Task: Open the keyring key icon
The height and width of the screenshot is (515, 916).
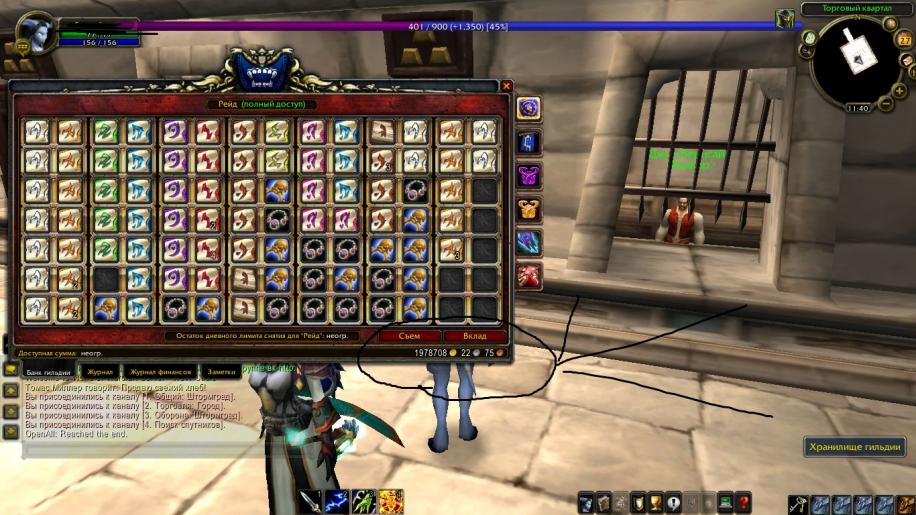Action: coord(797,503)
